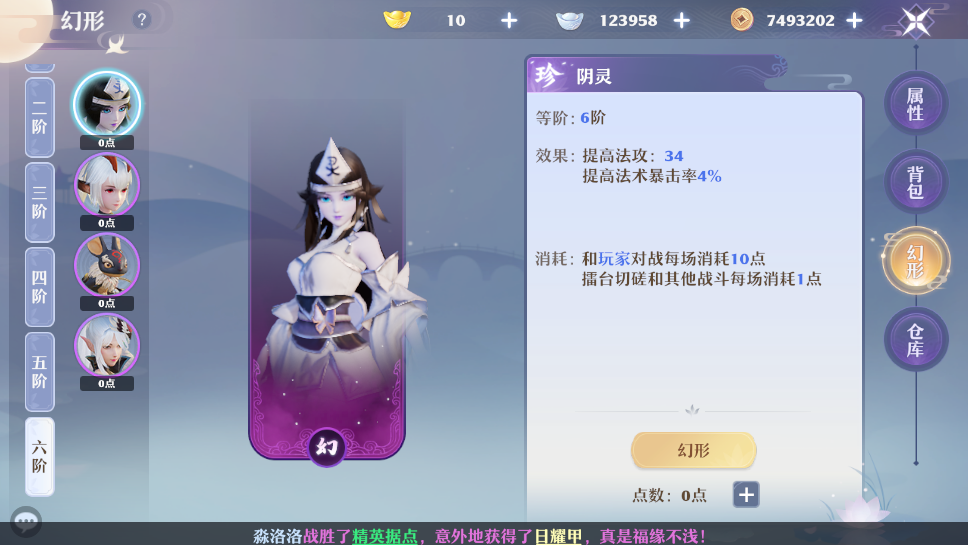The width and height of the screenshot is (968, 545).
Task: Add gold ingots with the plus button
Action: click(509, 20)
